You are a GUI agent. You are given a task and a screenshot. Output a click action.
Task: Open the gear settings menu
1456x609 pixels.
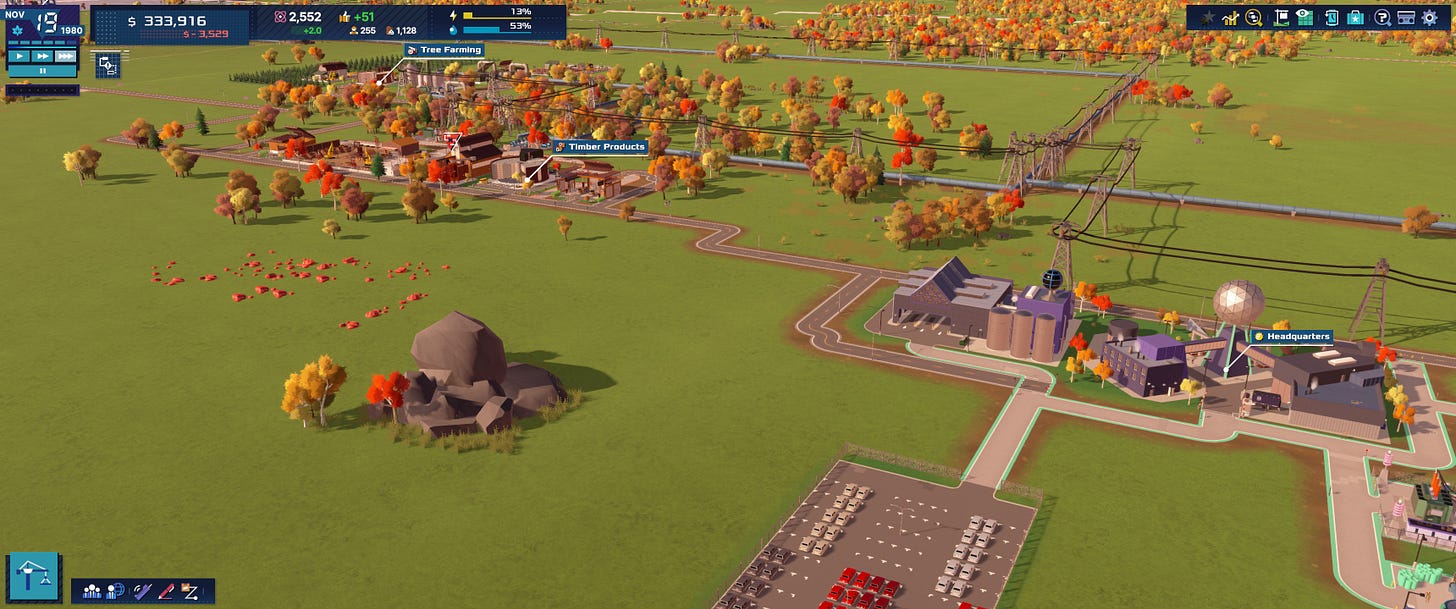point(1430,17)
